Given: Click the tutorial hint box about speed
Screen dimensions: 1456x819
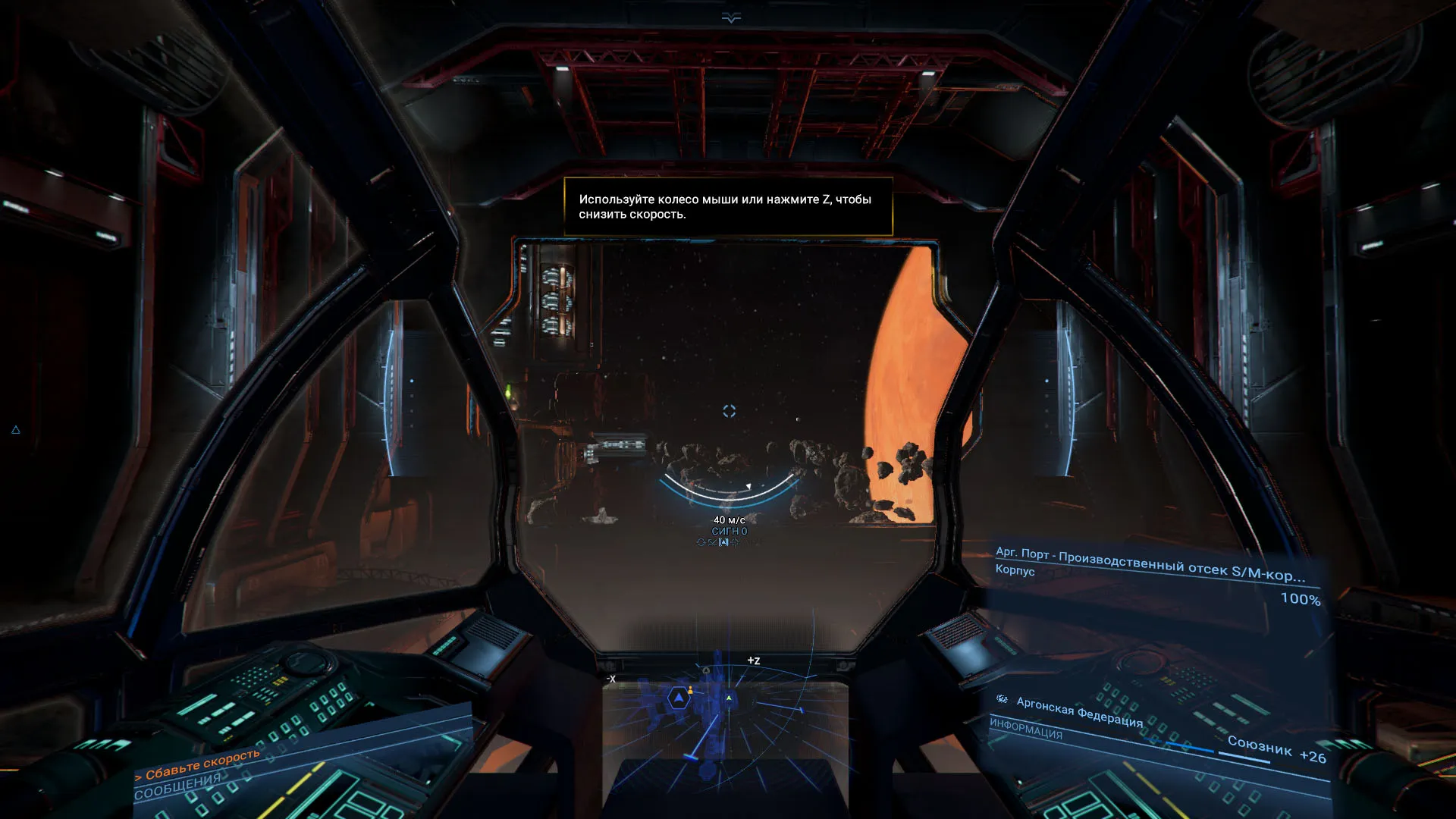Looking at the screenshot, I should point(728,206).
